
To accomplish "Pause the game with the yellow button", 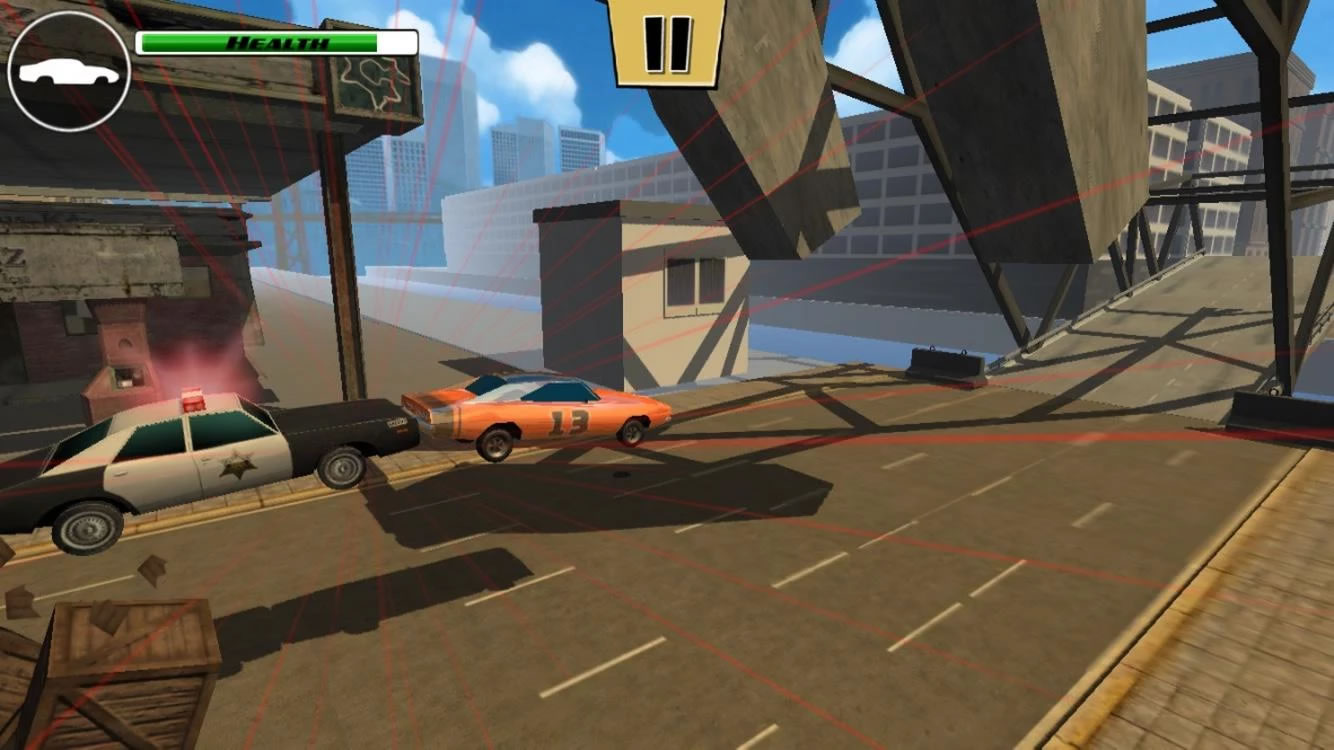I will (x=667, y=42).
